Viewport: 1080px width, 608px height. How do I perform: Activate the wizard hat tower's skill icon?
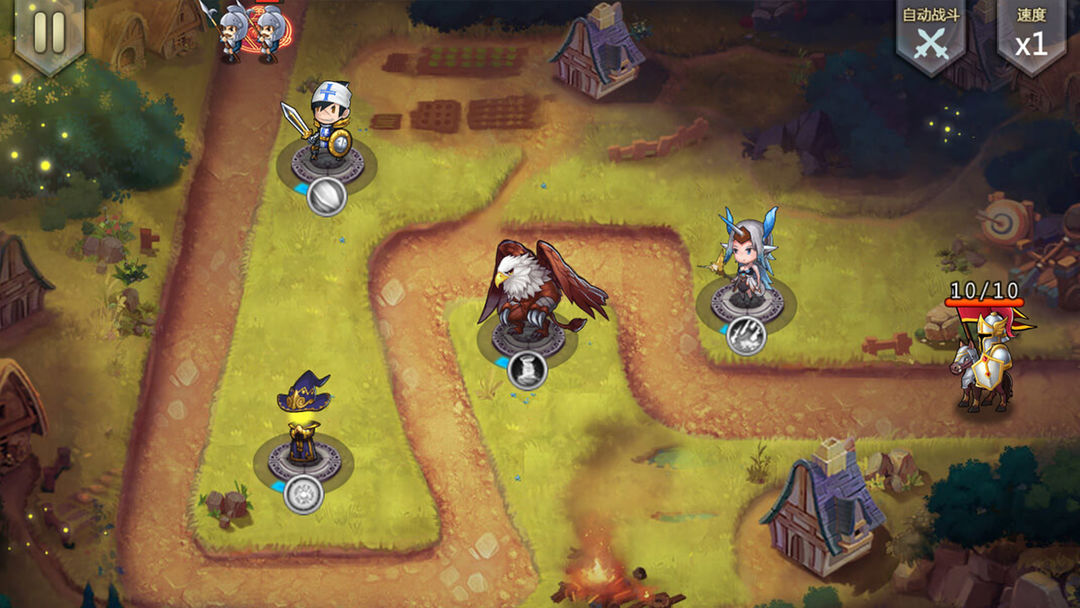(302, 494)
